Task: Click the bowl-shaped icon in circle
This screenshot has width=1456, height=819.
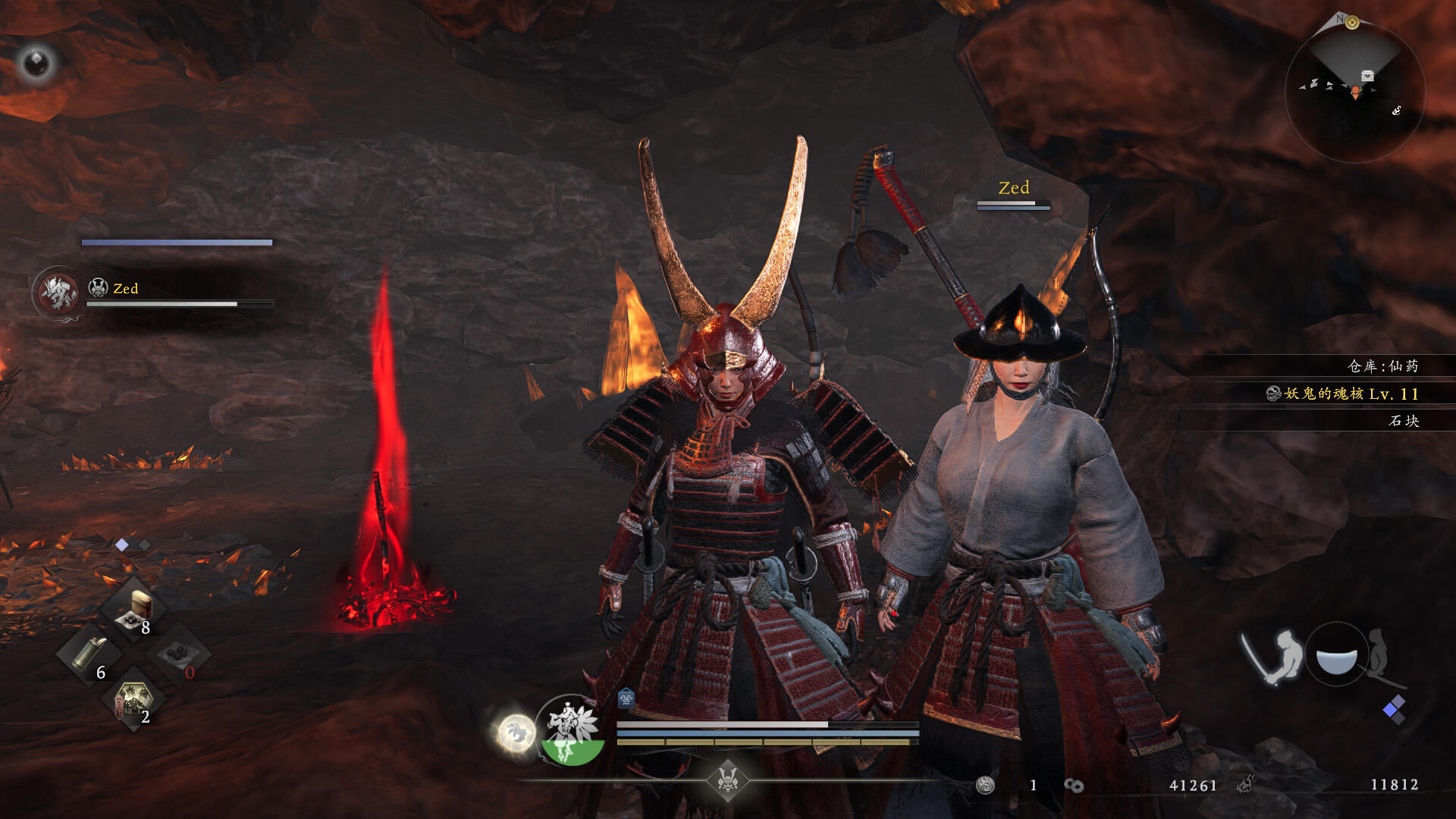Action: pos(1336,657)
